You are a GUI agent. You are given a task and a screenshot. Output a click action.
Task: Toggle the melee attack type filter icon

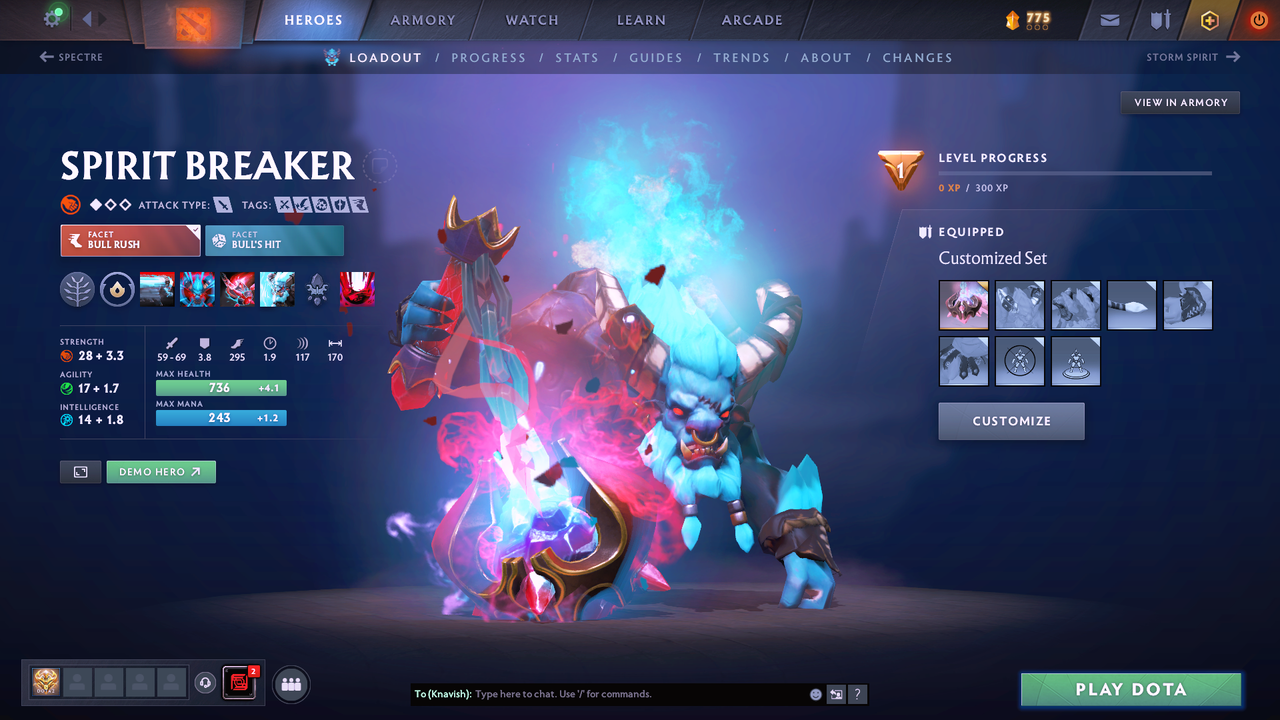(222, 204)
